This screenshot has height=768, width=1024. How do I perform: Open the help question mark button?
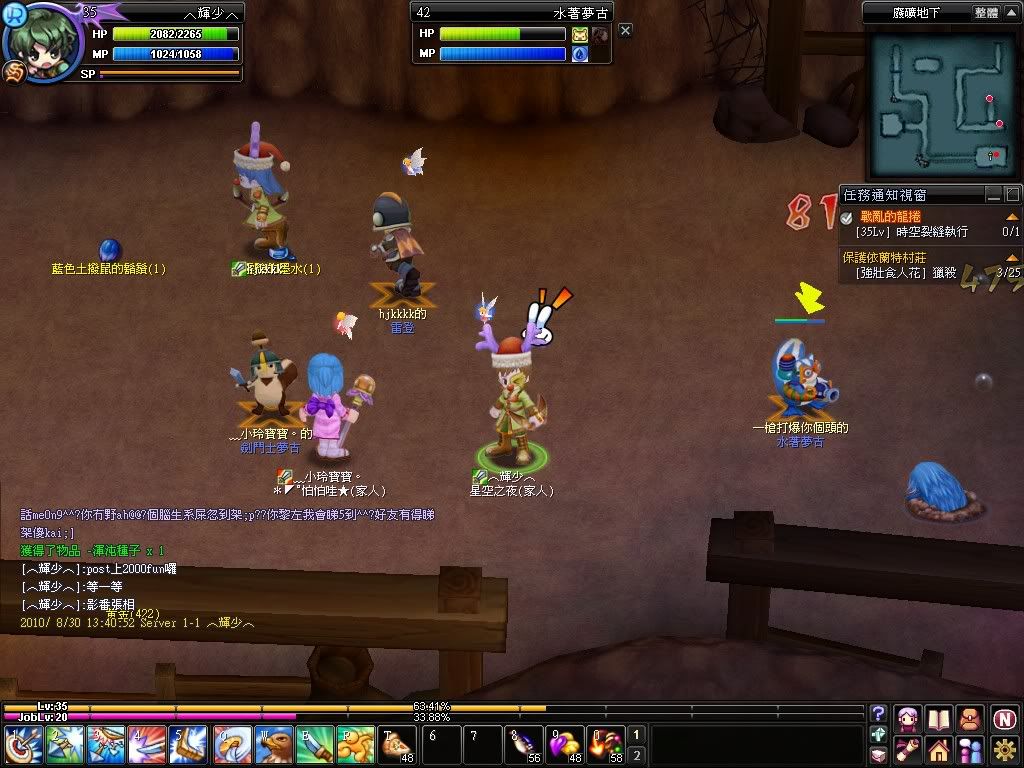879,714
